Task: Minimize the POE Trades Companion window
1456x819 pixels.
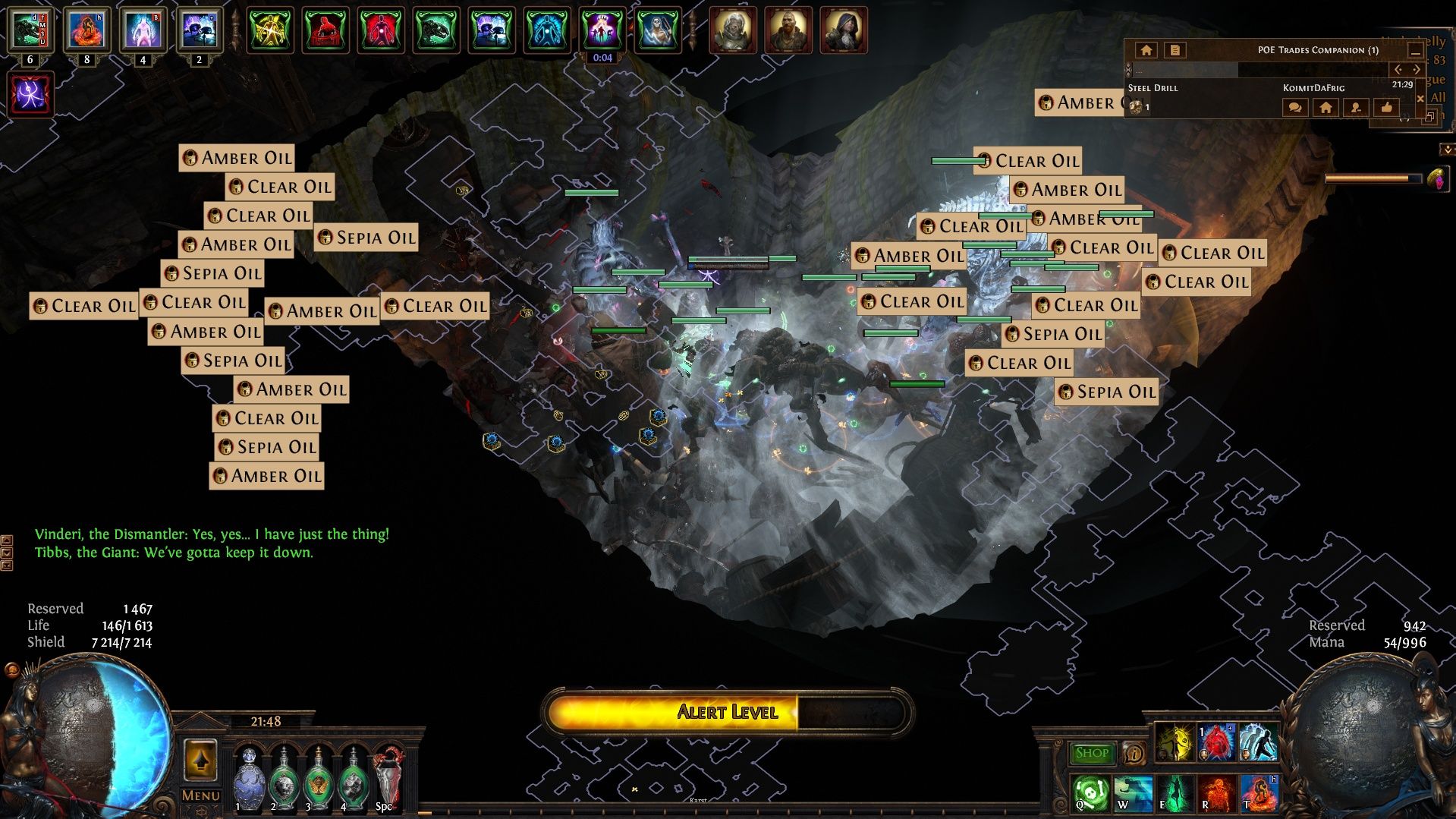Action: point(1415,51)
